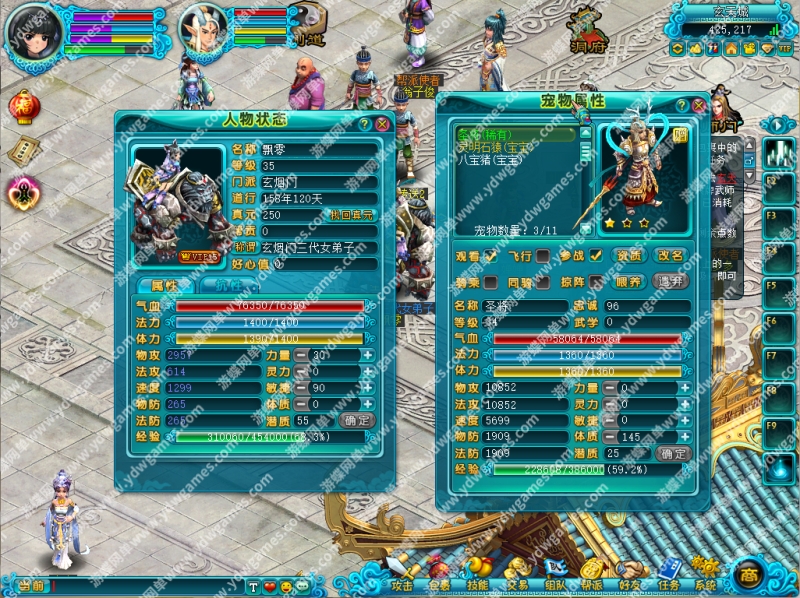Decrease character 敏捷 with the minus button
800x598 pixels.
[300, 387]
